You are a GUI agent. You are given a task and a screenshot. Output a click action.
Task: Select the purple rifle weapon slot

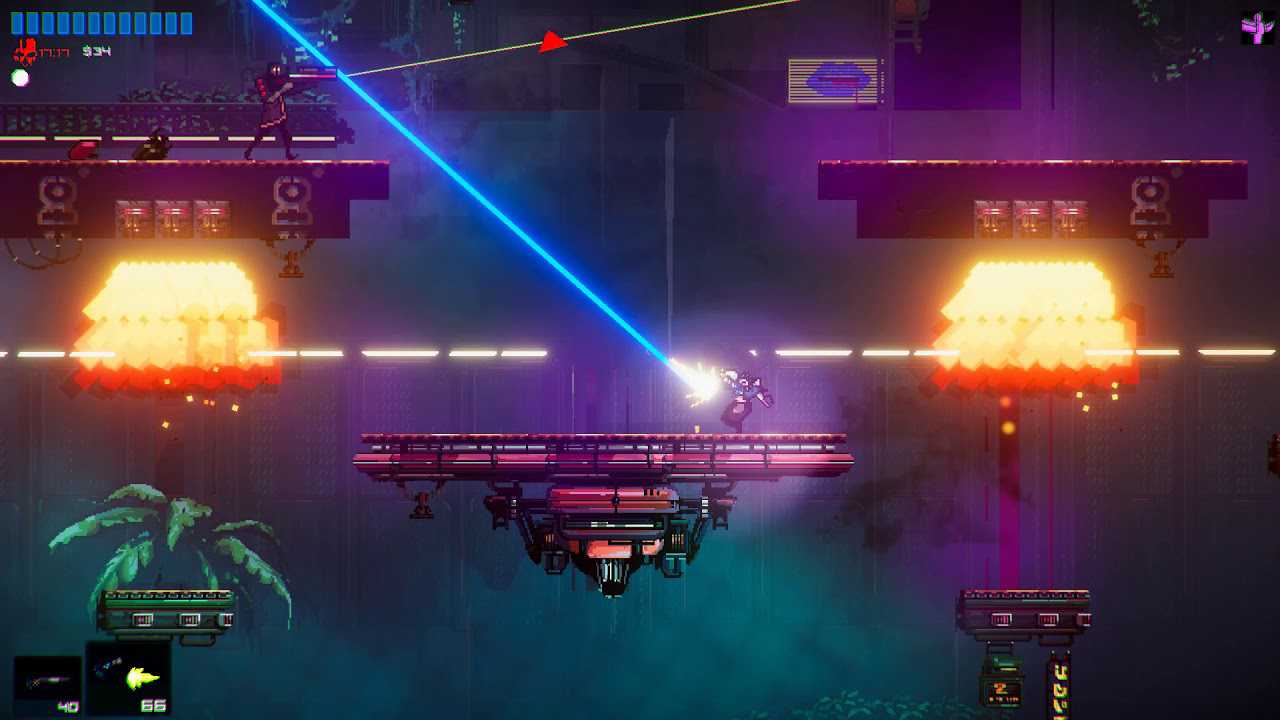tap(47, 683)
